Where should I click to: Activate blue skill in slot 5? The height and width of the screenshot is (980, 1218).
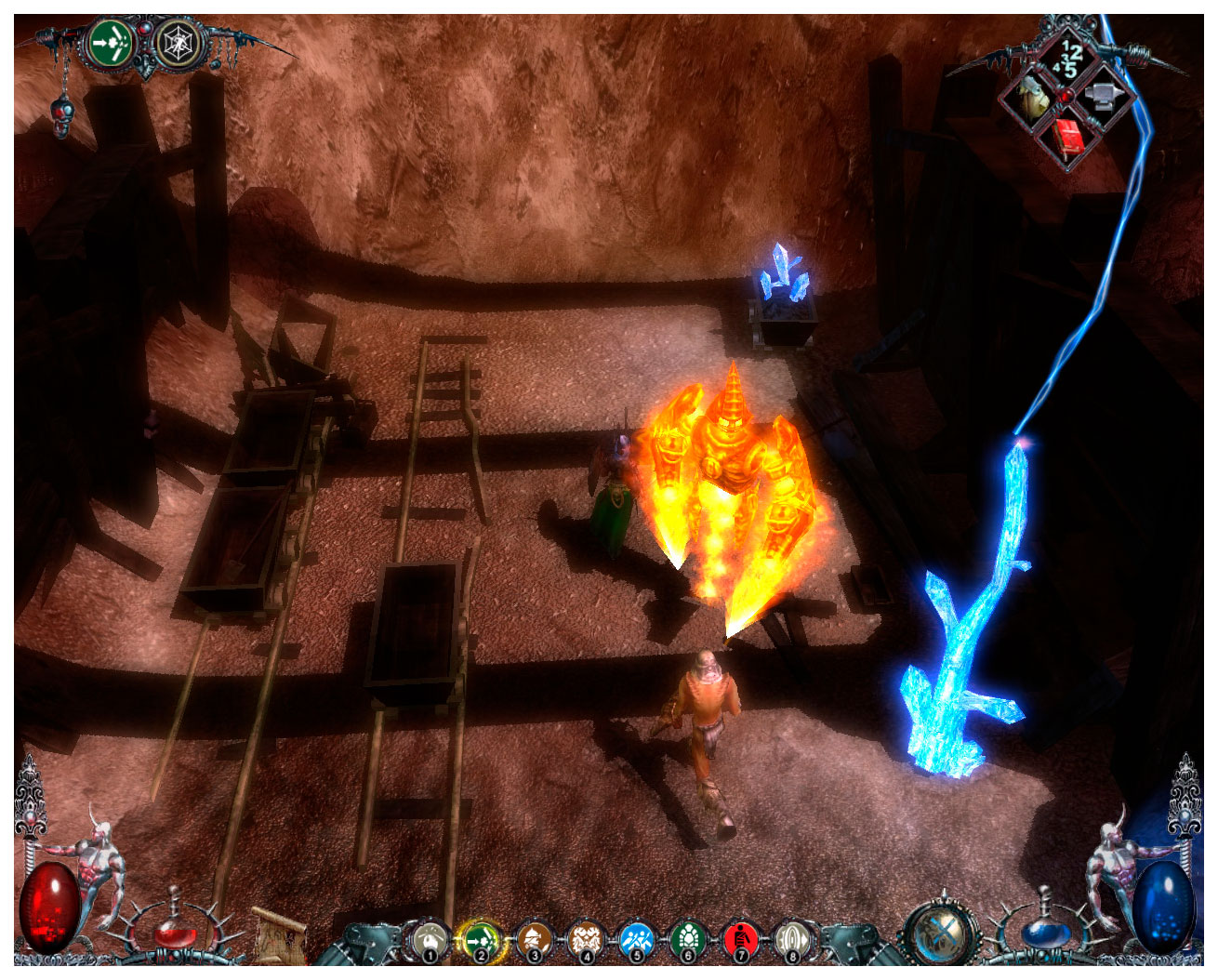(637, 939)
